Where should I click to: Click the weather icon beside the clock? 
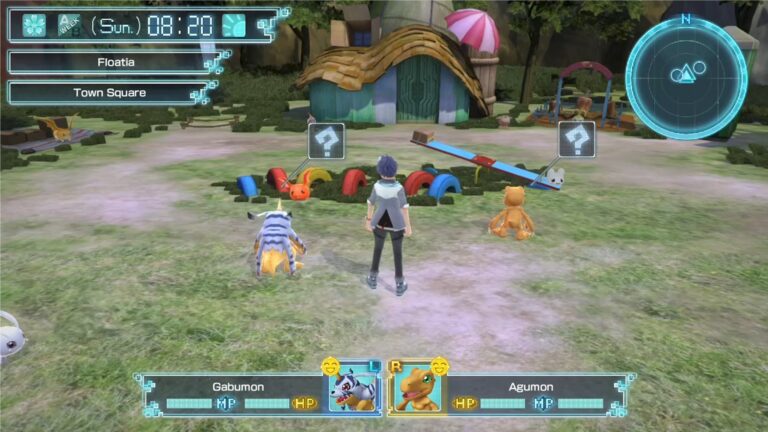coord(234,25)
